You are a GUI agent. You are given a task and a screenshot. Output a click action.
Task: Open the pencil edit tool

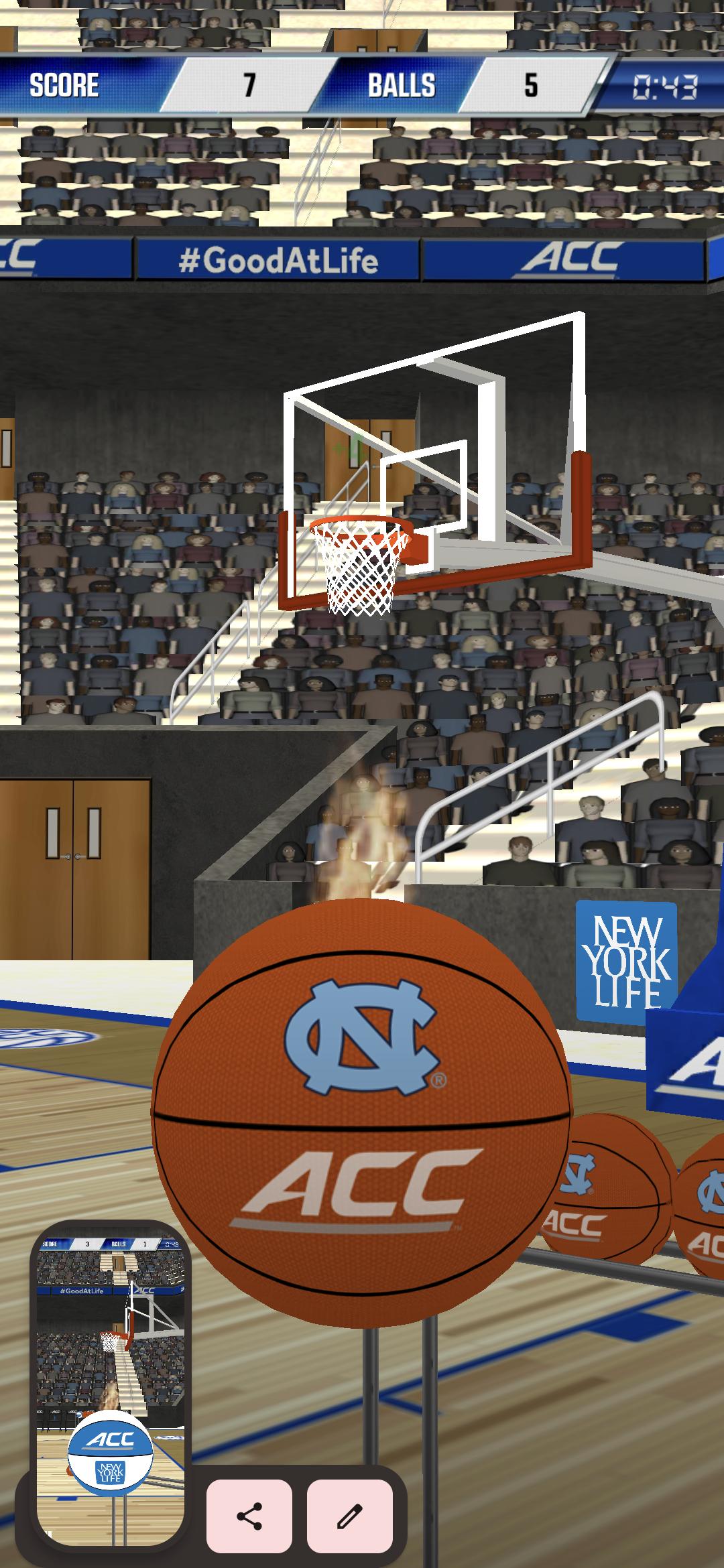(349, 1516)
